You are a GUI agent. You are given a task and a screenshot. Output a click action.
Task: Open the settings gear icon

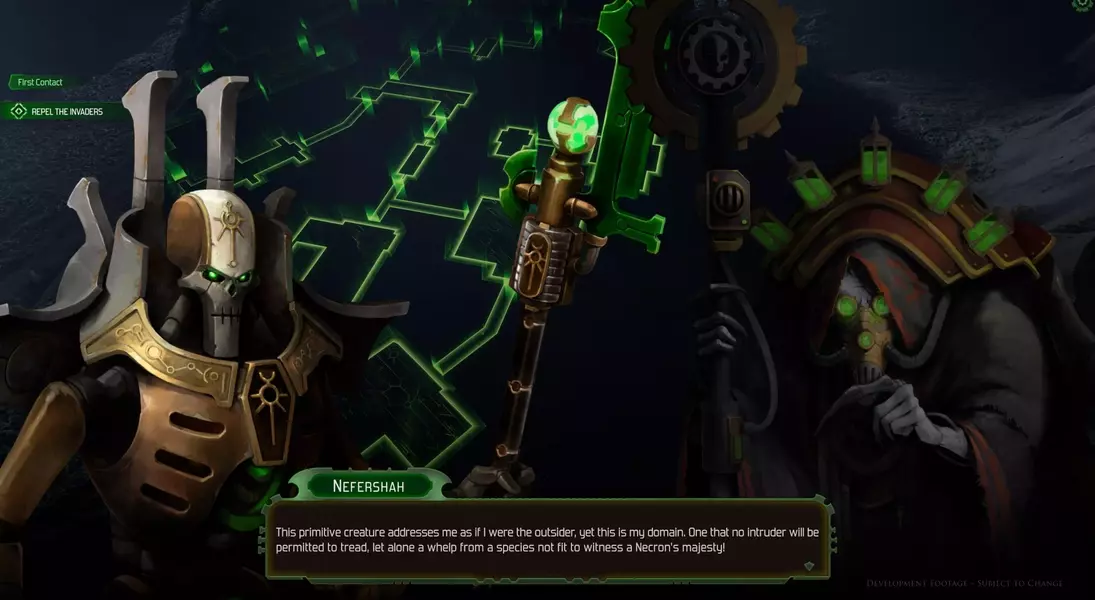click(x=1083, y=5)
